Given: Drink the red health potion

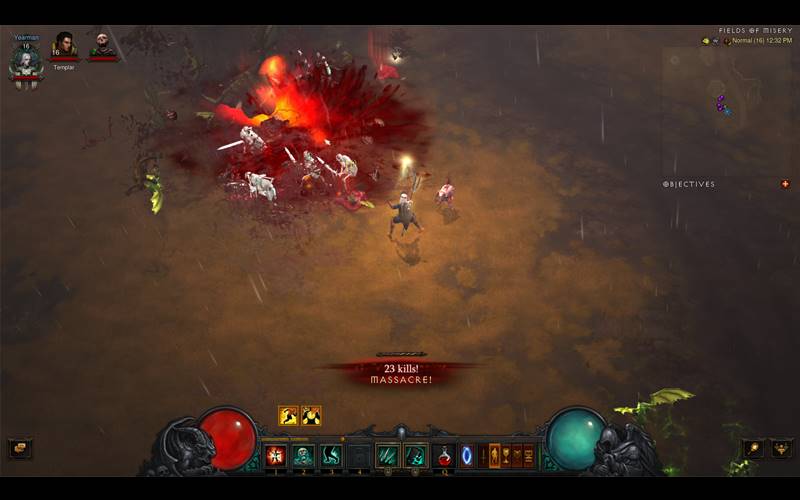Looking at the screenshot, I should click(x=444, y=456).
